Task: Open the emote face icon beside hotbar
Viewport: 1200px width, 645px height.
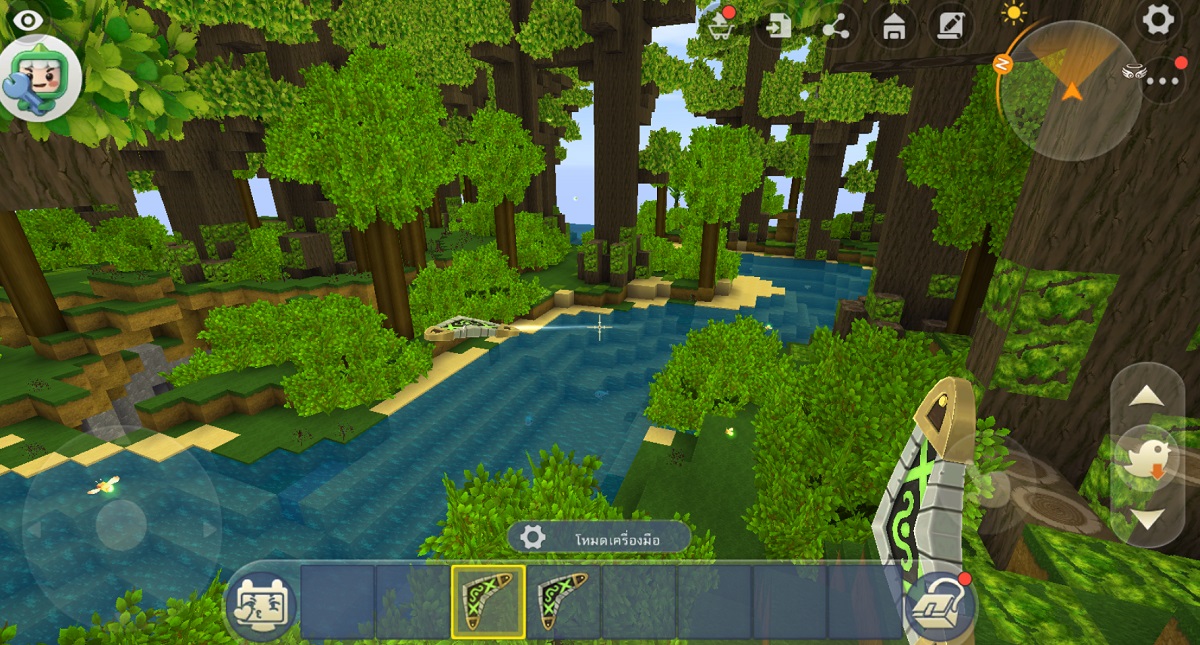Action: (261, 603)
